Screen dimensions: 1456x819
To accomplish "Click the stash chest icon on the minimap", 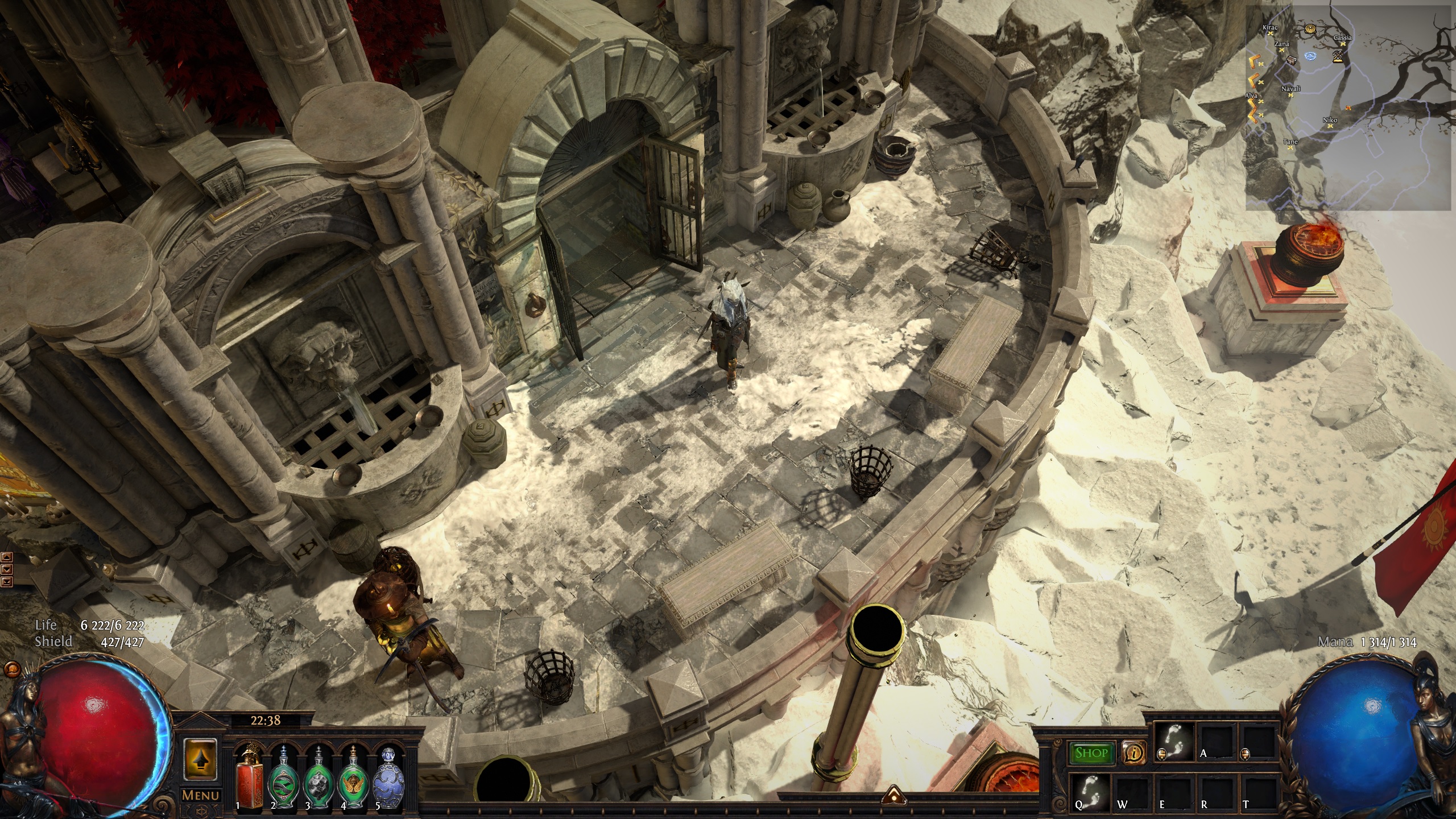I will [1292, 60].
